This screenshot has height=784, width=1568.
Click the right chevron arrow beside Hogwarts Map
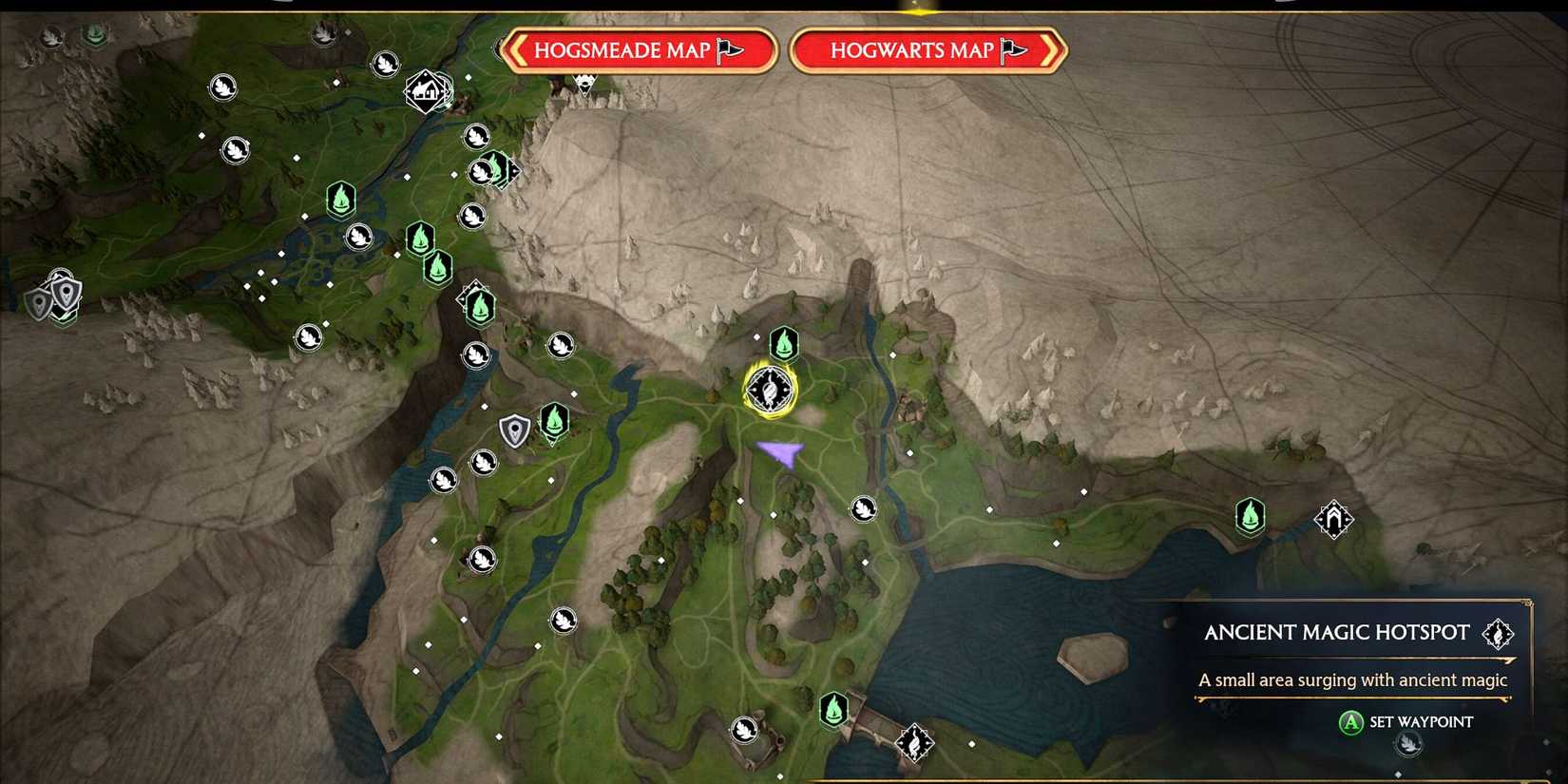click(x=1049, y=50)
